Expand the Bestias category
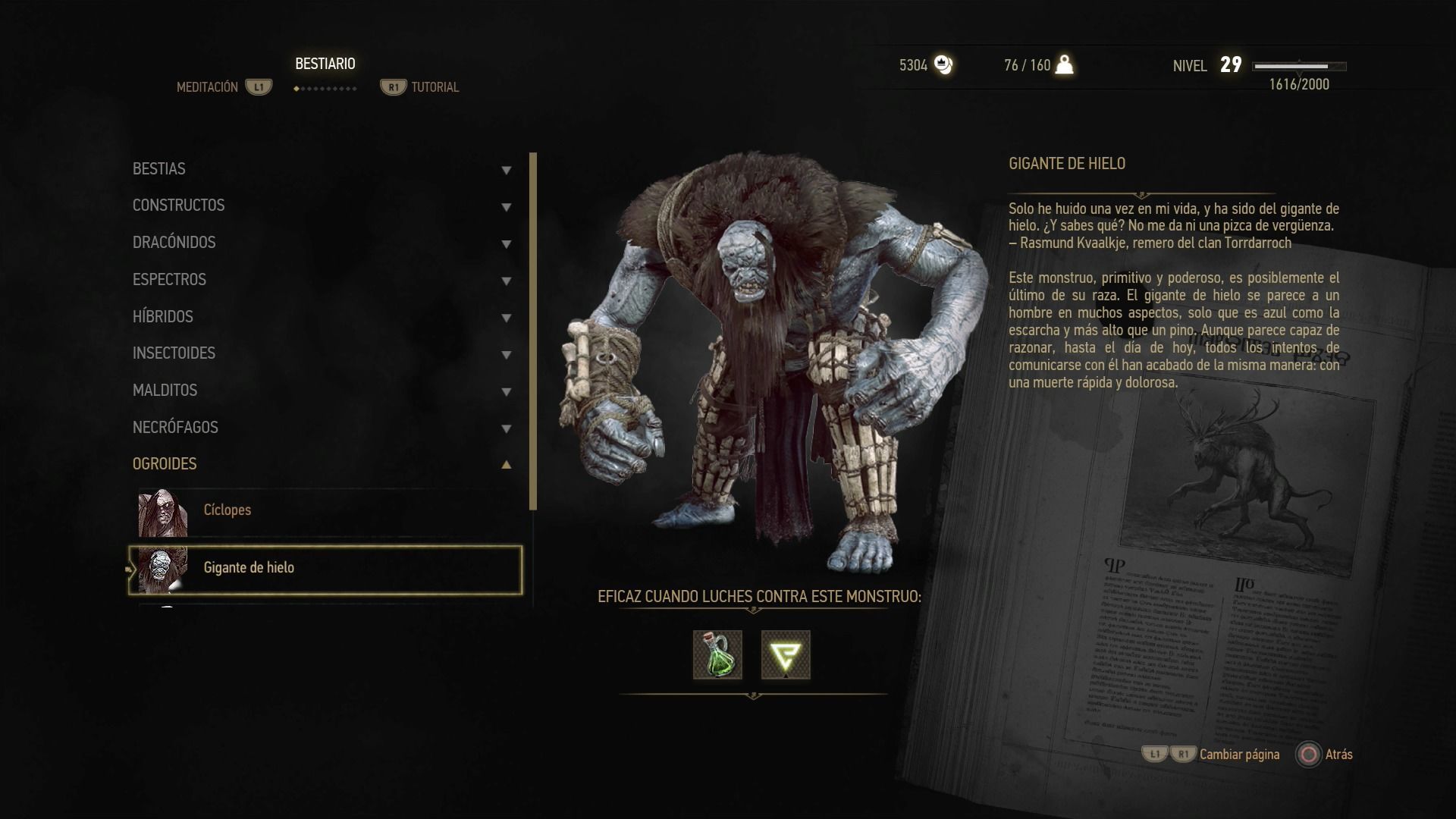The height and width of the screenshot is (819, 1456). [322, 169]
